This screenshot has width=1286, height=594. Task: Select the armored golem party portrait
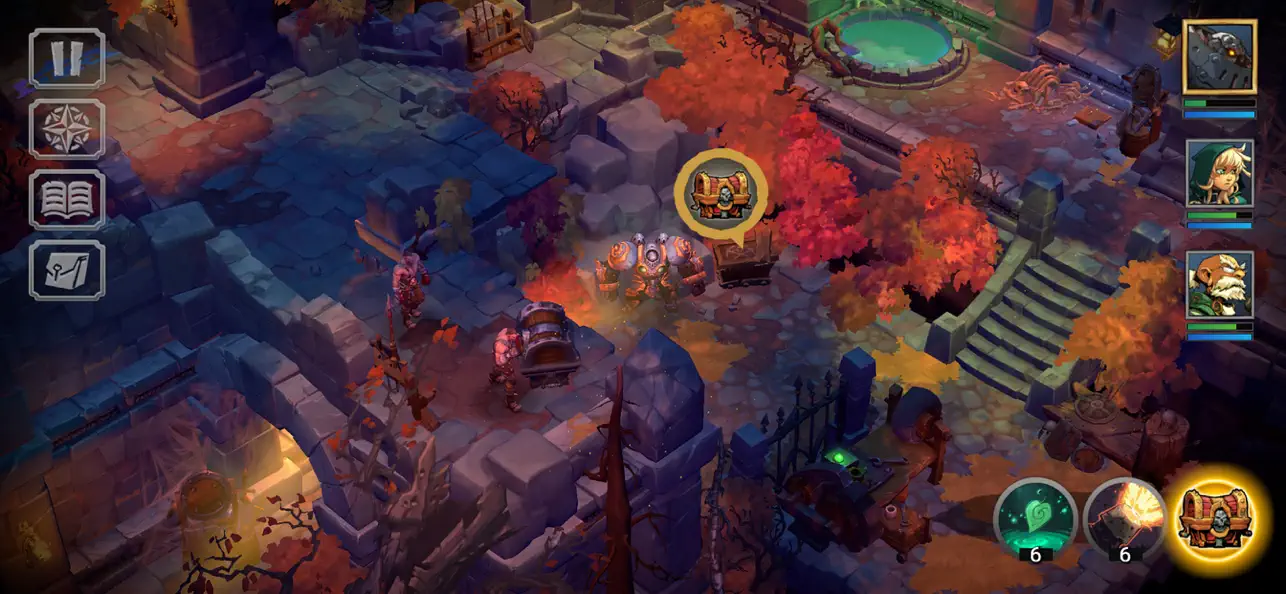pos(1219,57)
